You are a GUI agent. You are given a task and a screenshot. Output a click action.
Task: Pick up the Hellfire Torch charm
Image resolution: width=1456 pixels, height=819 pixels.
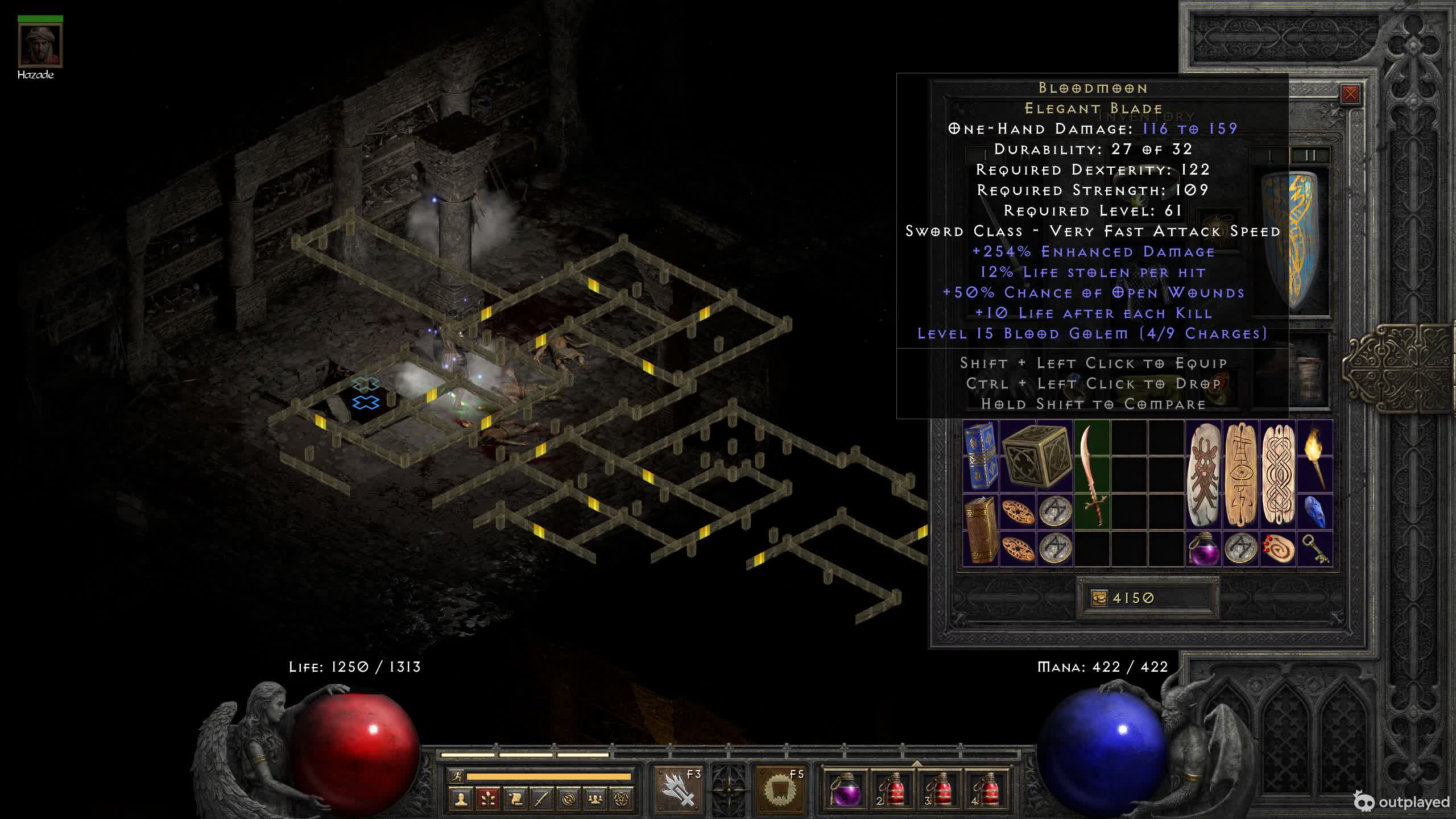pos(1316,457)
